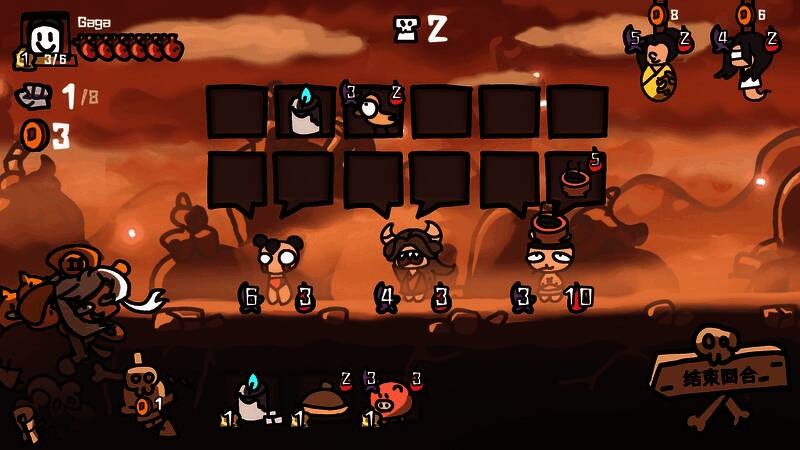The image size is (800, 450).
Task: Select the horned bearded minotaur unit
Action: click(x=412, y=262)
